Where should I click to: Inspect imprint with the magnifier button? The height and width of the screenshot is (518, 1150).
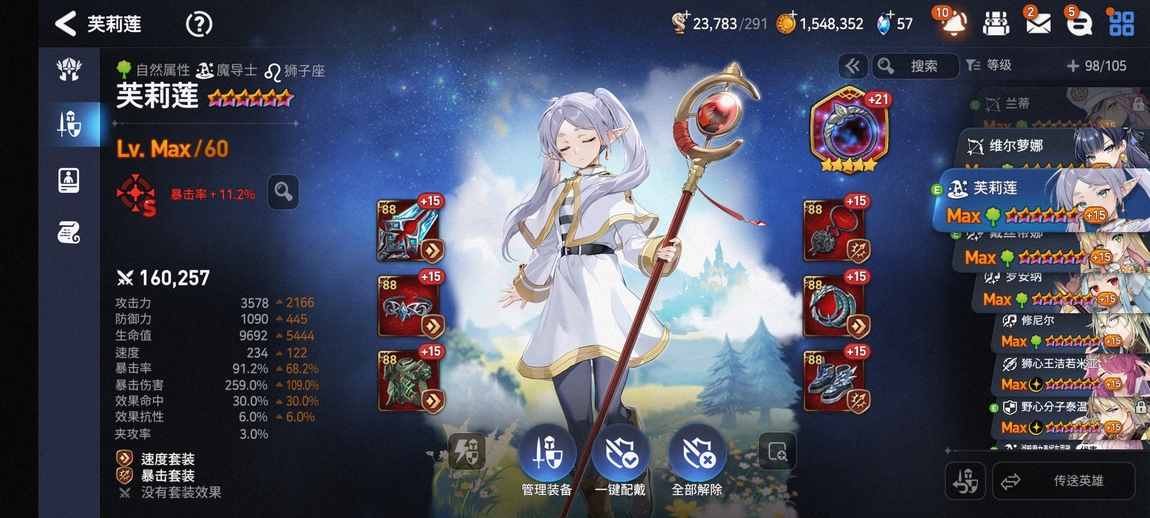tap(284, 191)
